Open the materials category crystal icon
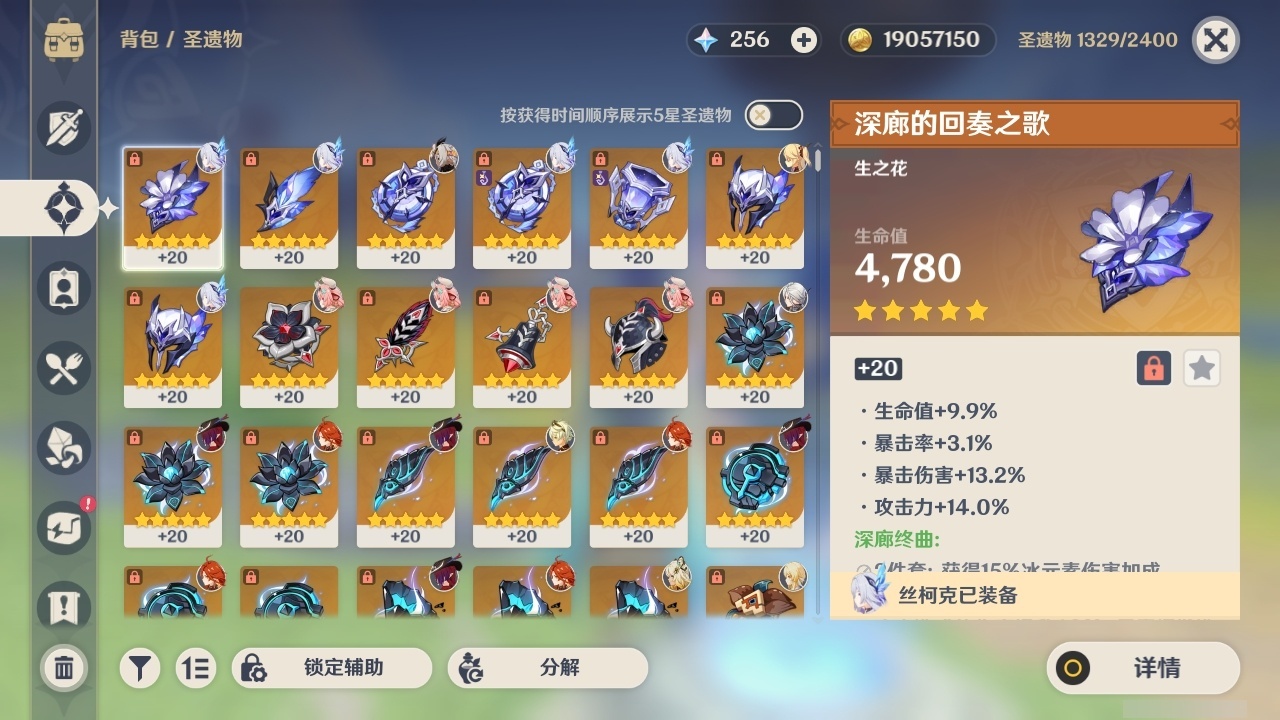Viewport: 1280px width, 720px height. tap(64, 448)
